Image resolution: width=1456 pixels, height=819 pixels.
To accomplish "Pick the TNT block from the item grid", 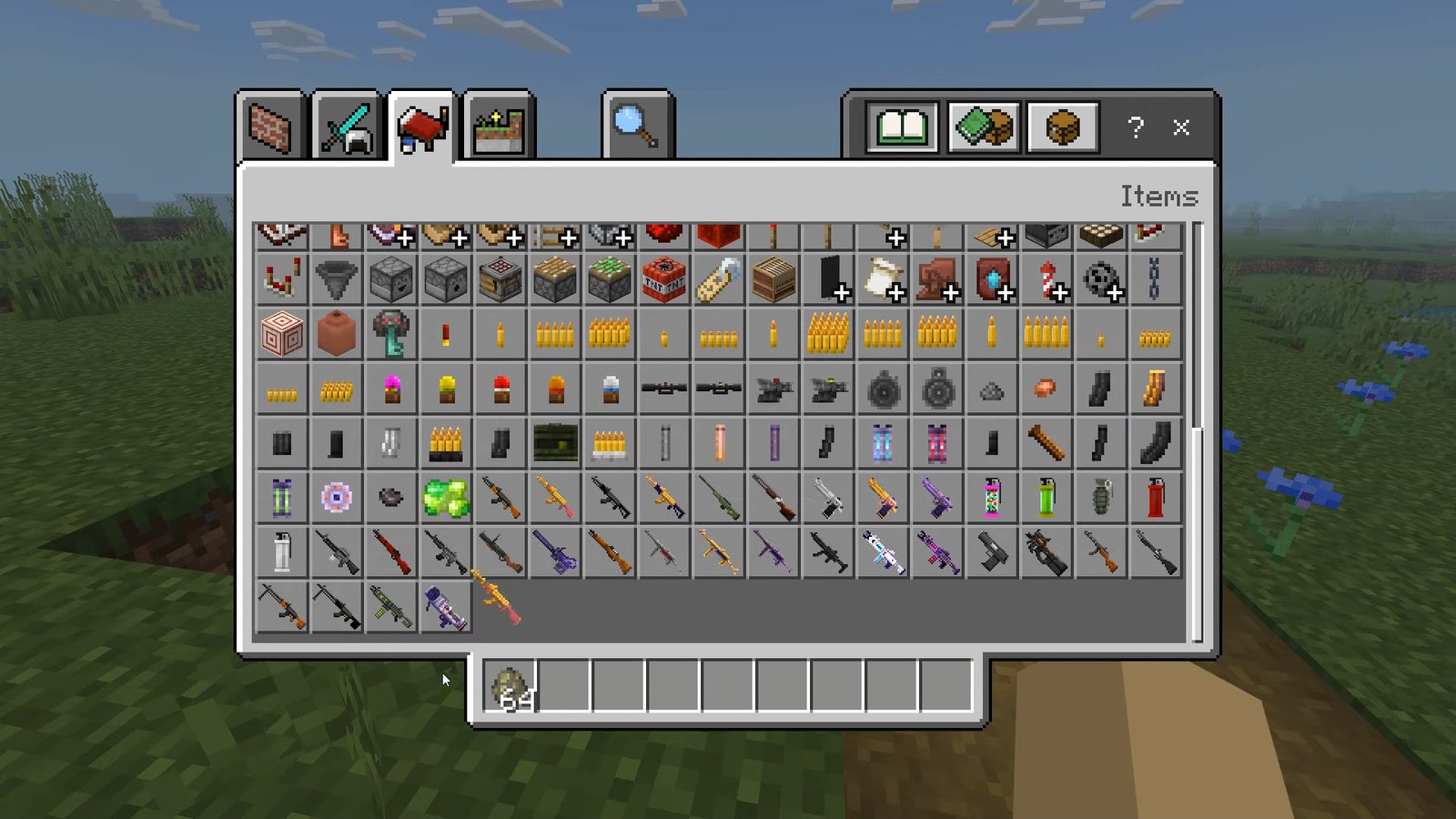I will (664, 279).
